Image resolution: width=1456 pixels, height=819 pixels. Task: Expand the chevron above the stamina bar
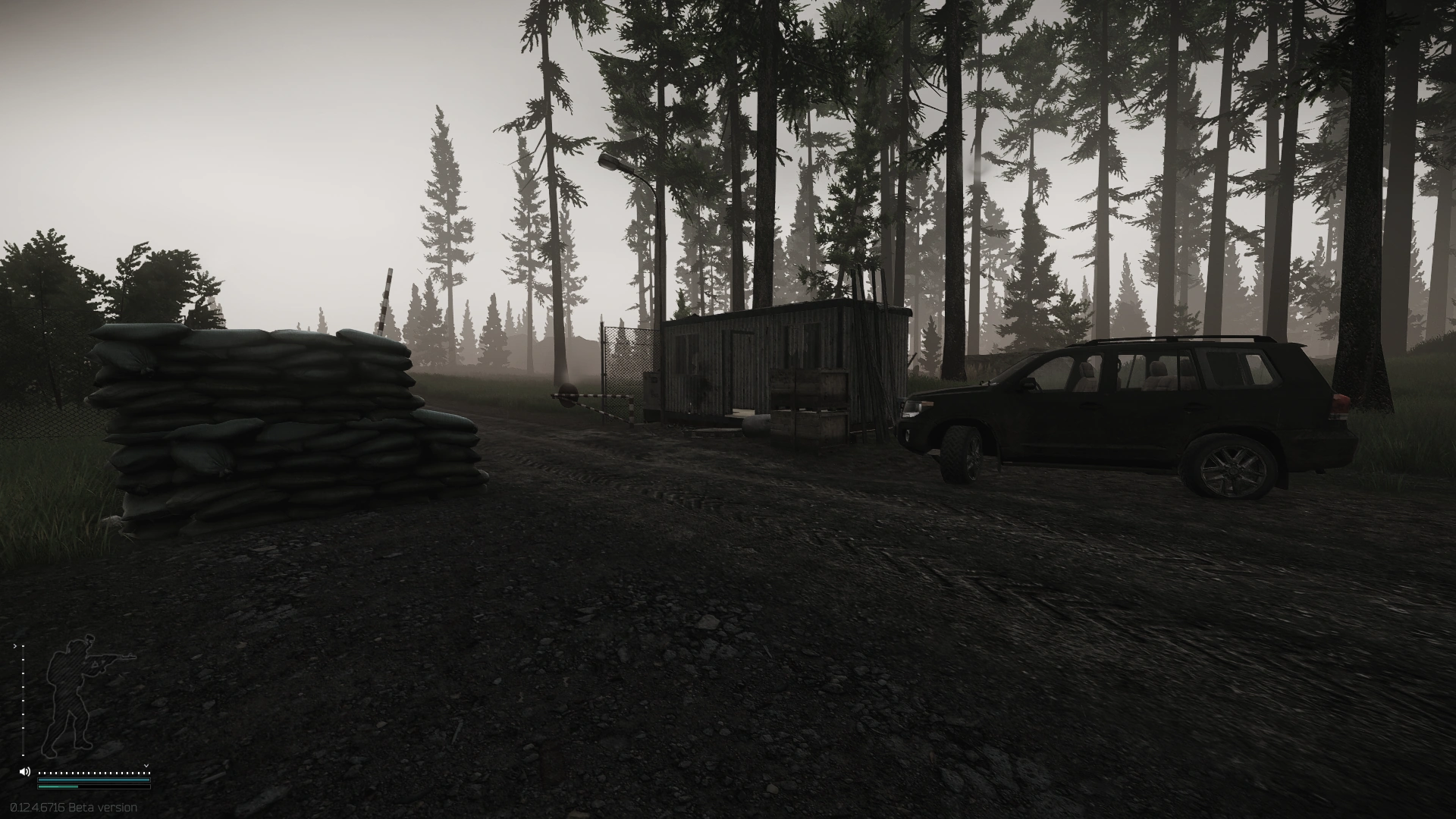click(x=146, y=765)
